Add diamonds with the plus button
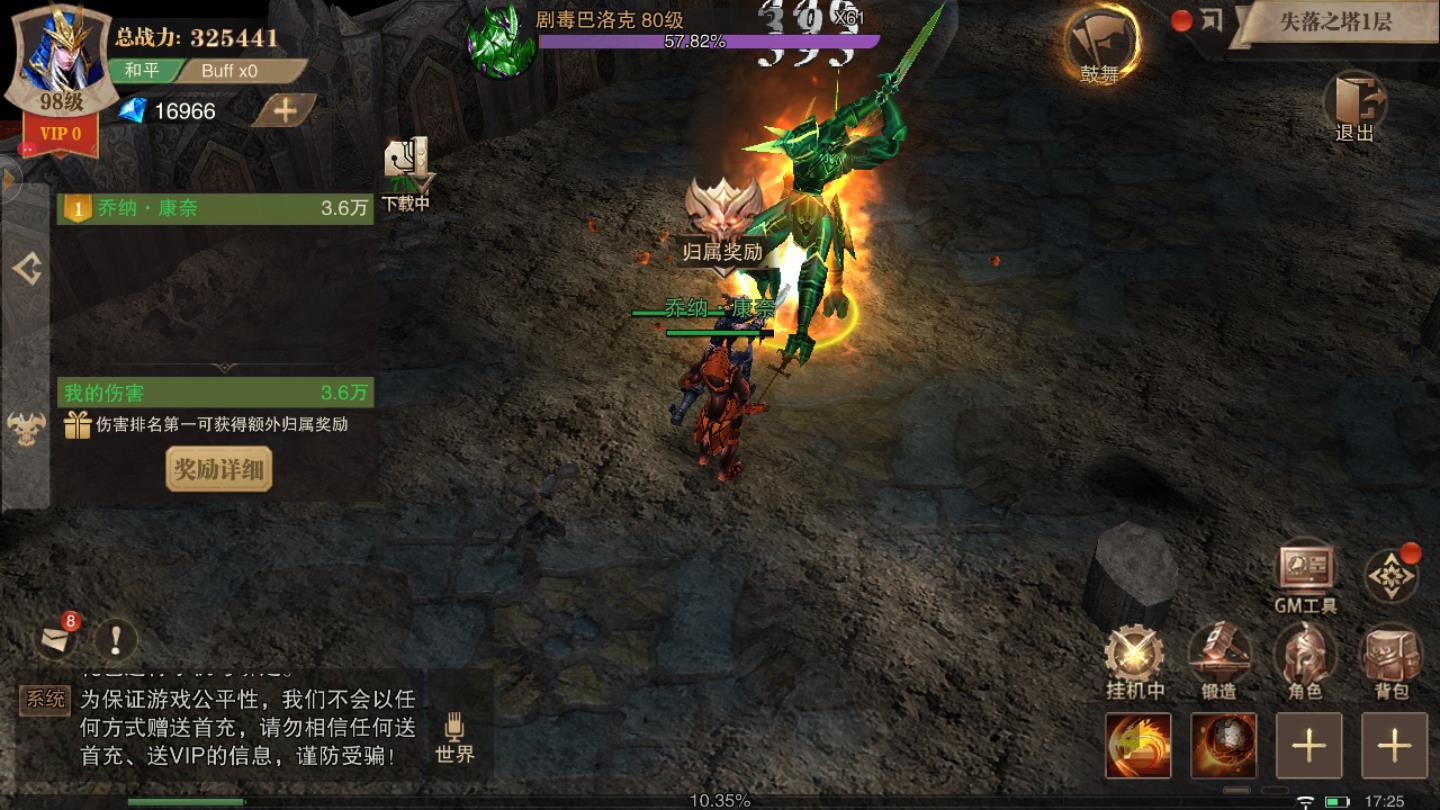Viewport: 1440px width, 810px height. click(x=284, y=111)
